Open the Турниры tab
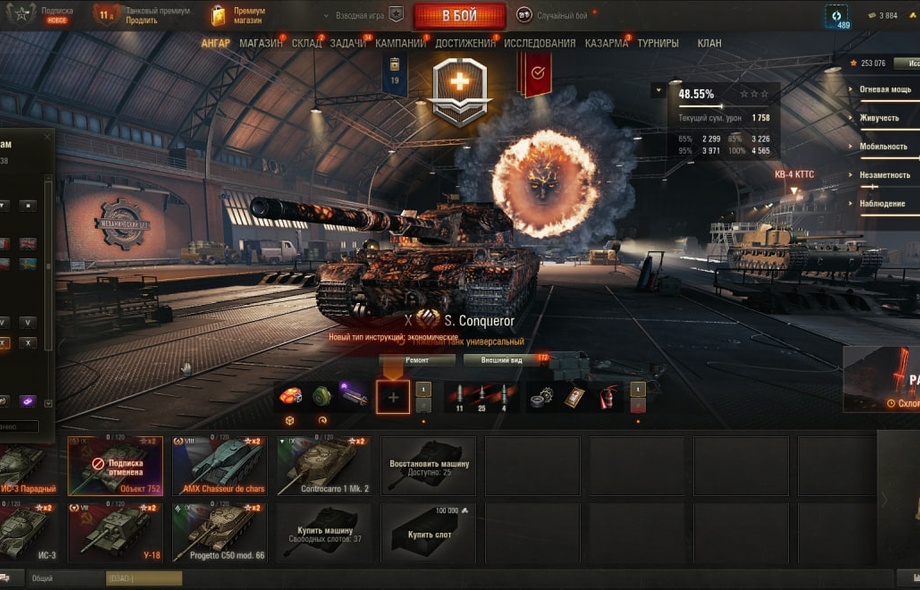This screenshot has height=590, width=920. 657,43
